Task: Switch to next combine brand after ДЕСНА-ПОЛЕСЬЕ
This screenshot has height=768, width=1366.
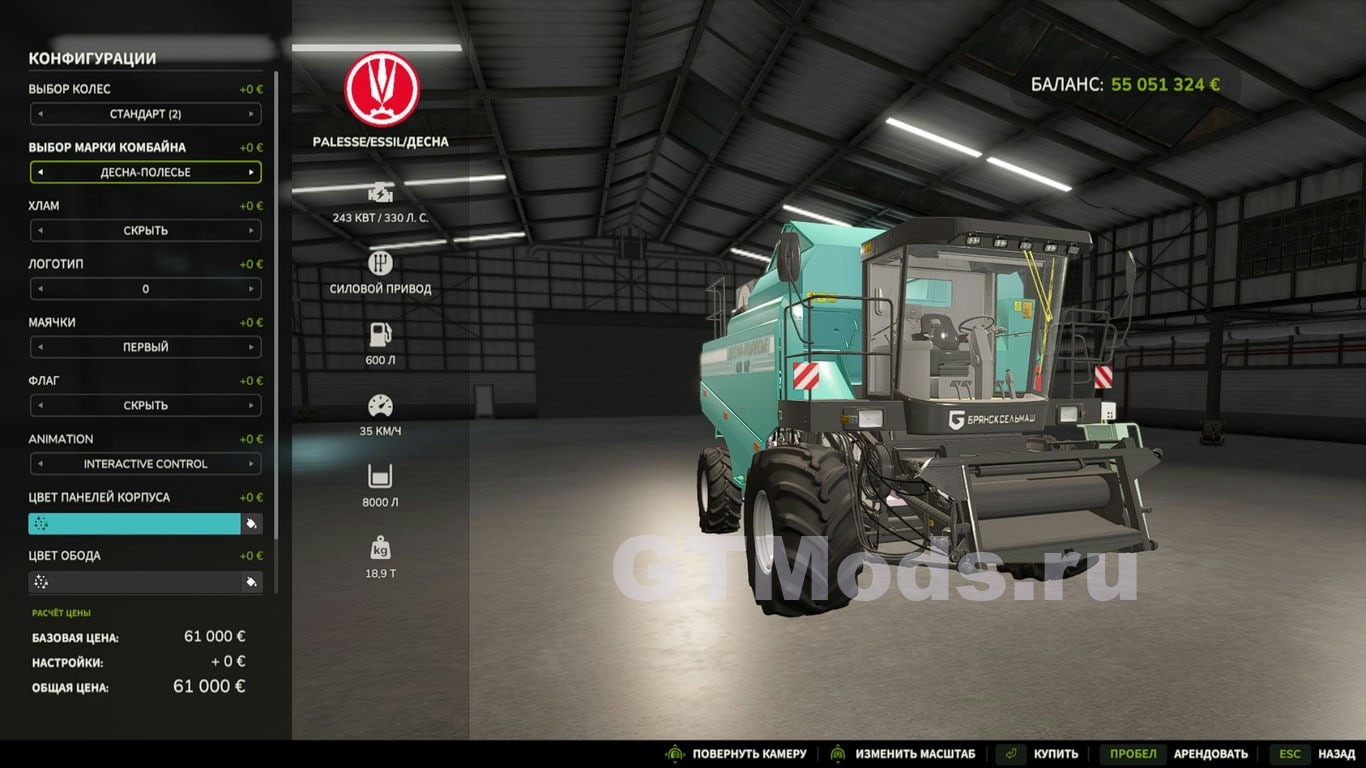Action: 251,172
